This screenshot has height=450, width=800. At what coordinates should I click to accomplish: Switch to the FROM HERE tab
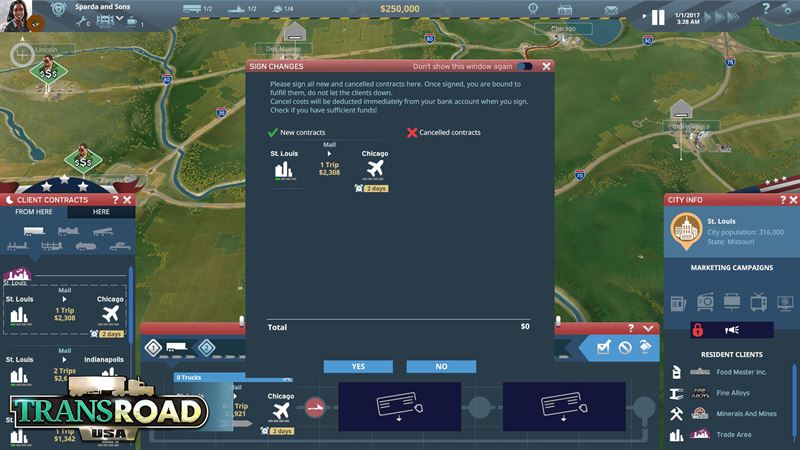click(x=34, y=212)
